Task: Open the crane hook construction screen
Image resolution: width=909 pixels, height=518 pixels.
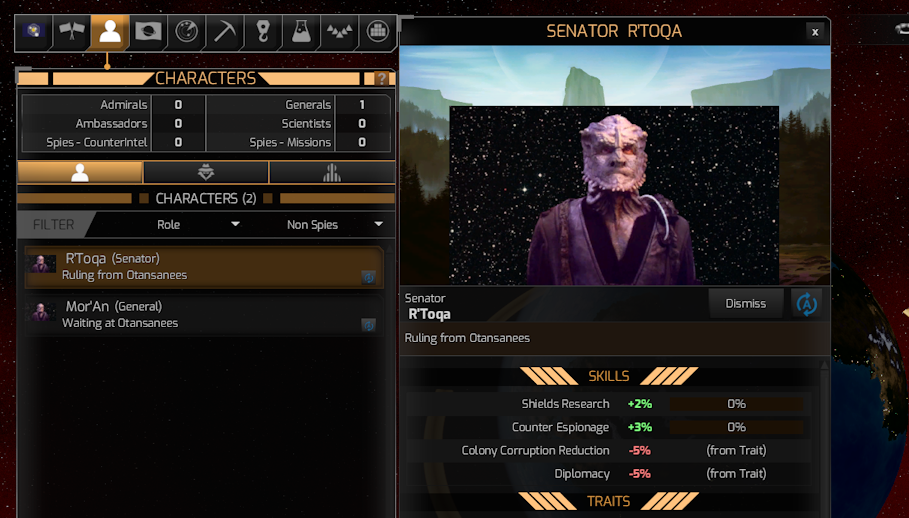Action: [262, 32]
